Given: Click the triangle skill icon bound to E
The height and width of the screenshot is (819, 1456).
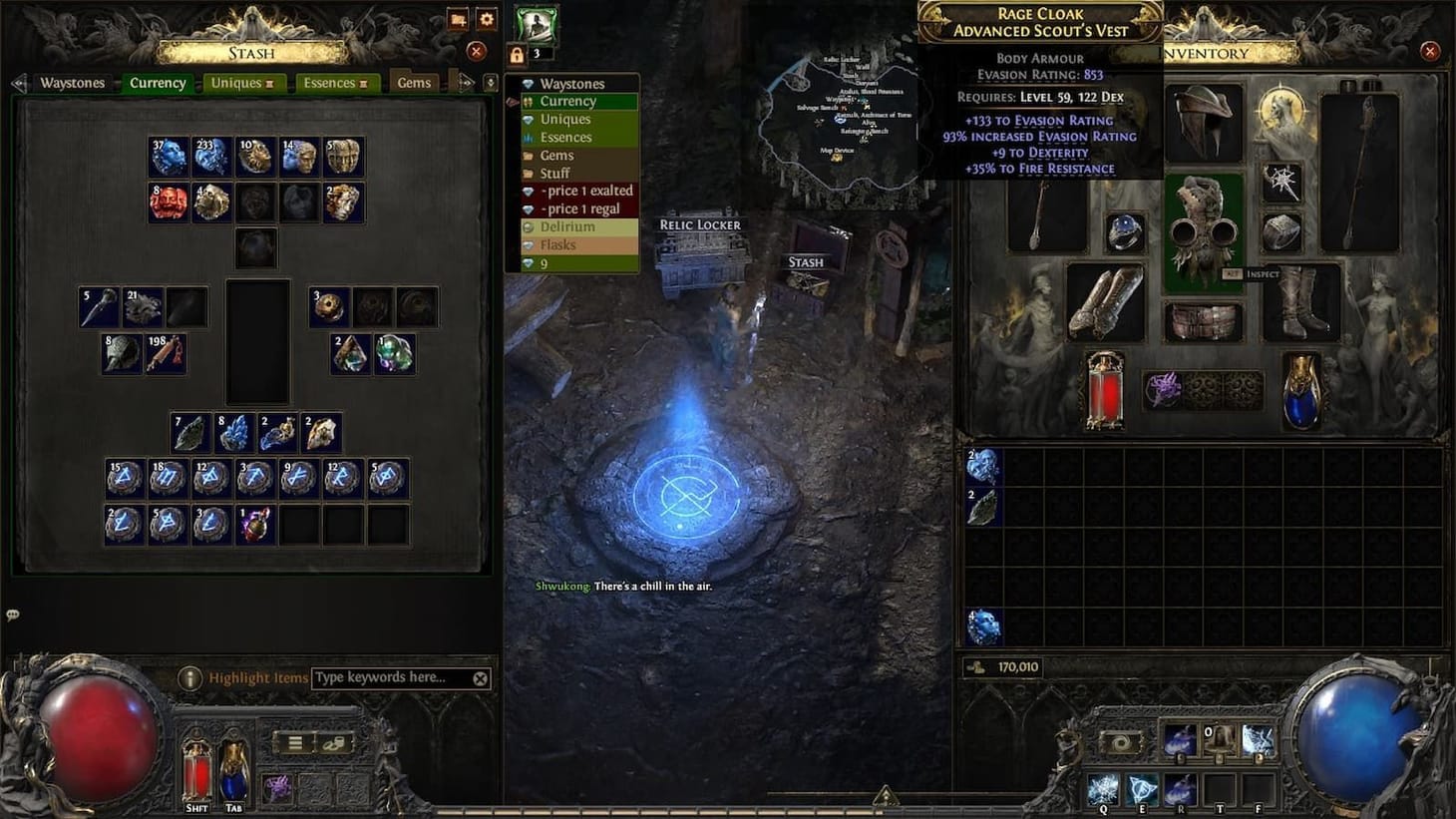Looking at the screenshot, I should tap(1140, 788).
